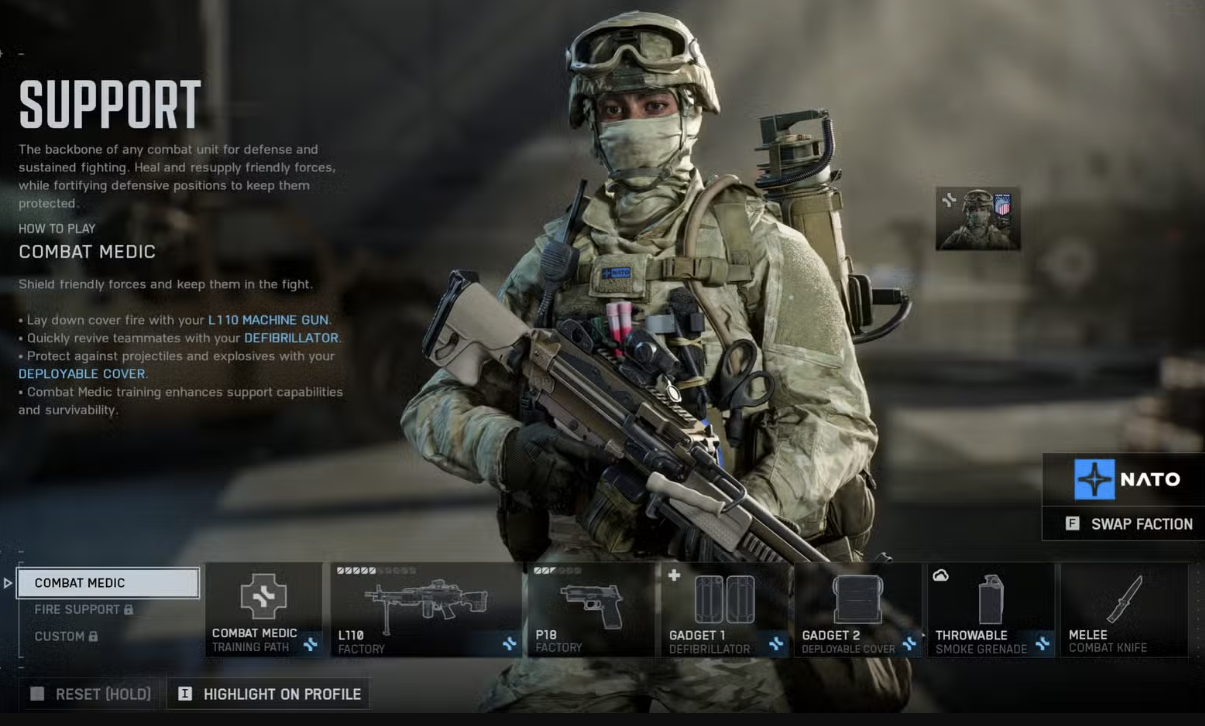Choose the Gadget 1 Defibrillator slot
The width and height of the screenshot is (1205, 726).
pos(726,609)
